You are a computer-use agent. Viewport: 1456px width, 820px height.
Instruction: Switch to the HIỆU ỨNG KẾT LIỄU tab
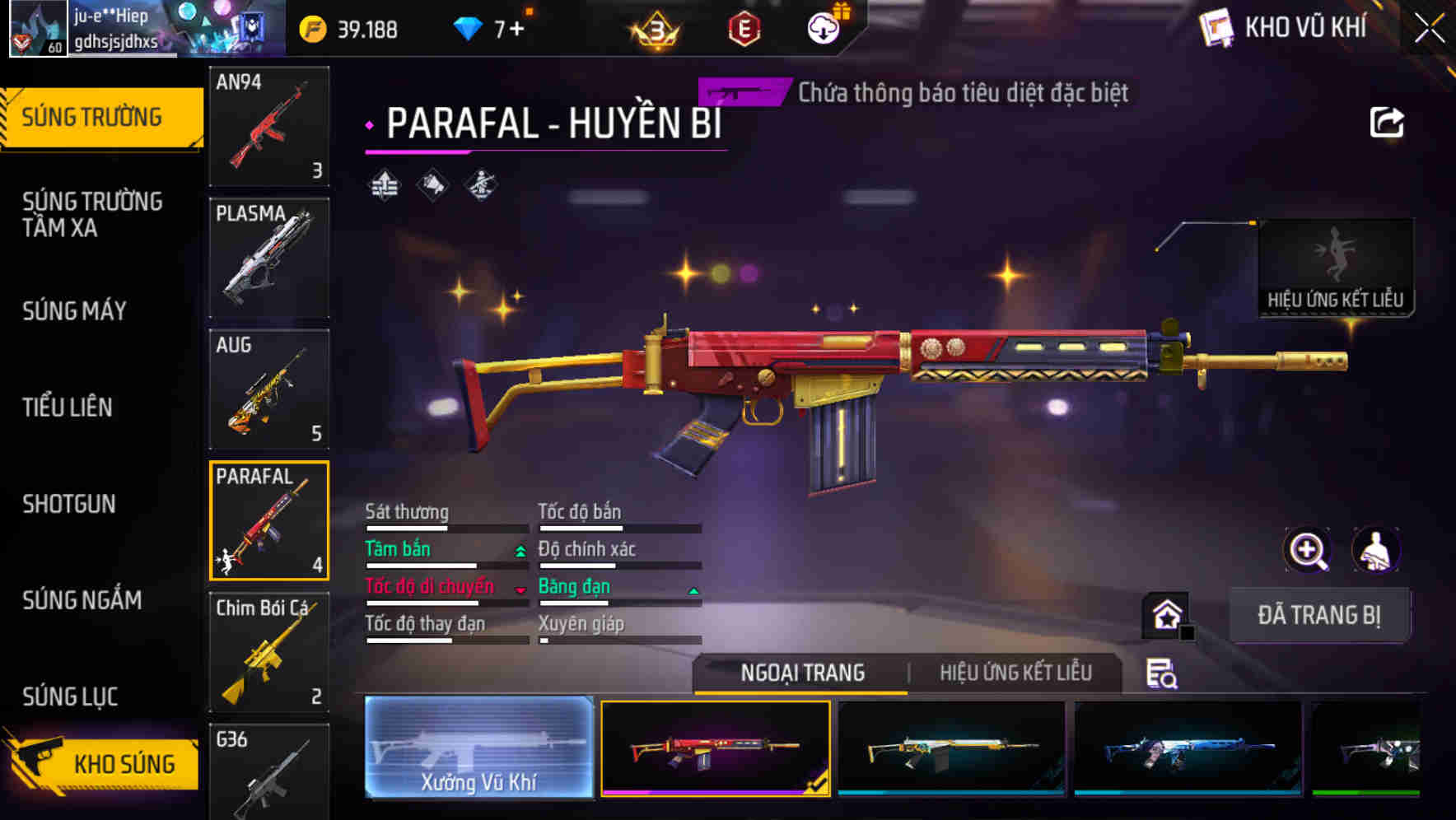coord(1016,673)
